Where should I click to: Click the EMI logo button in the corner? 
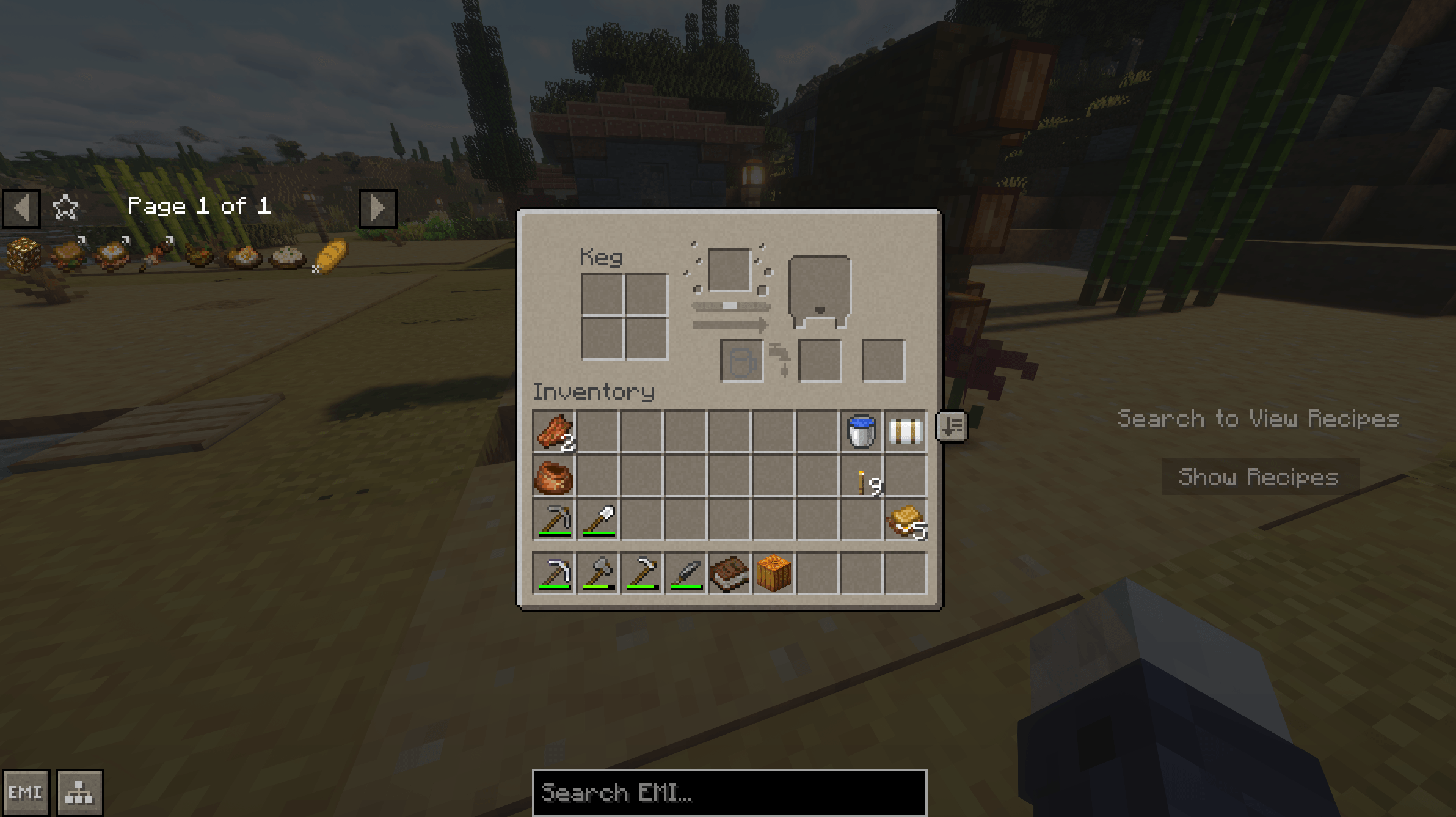tap(26, 791)
